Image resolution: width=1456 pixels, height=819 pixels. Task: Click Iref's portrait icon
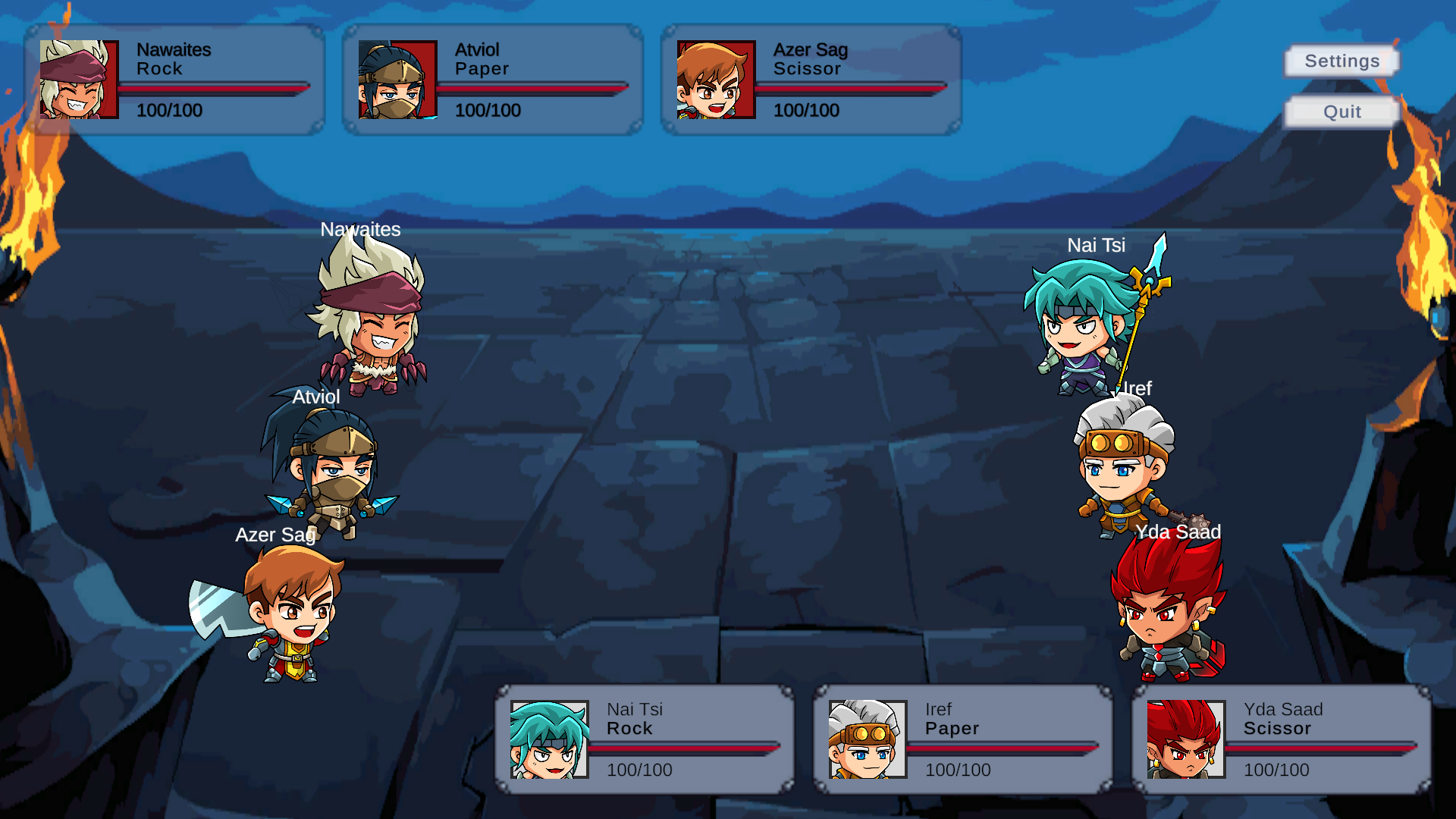(x=867, y=739)
